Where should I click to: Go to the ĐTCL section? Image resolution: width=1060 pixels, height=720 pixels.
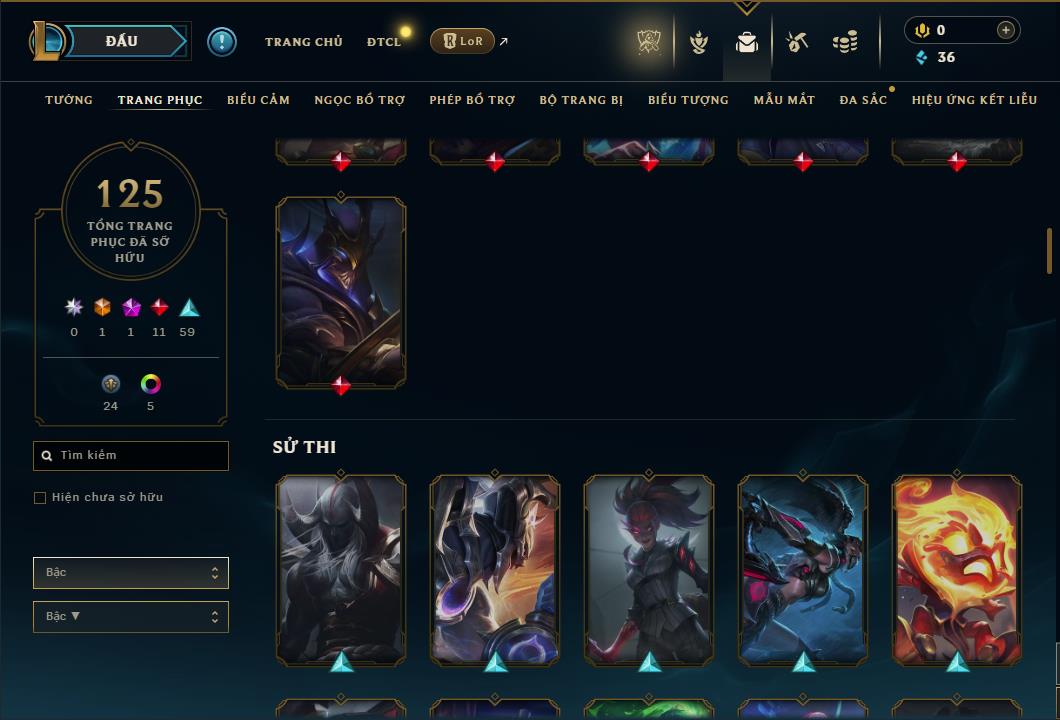pyautogui.click(x=383, y=42)
